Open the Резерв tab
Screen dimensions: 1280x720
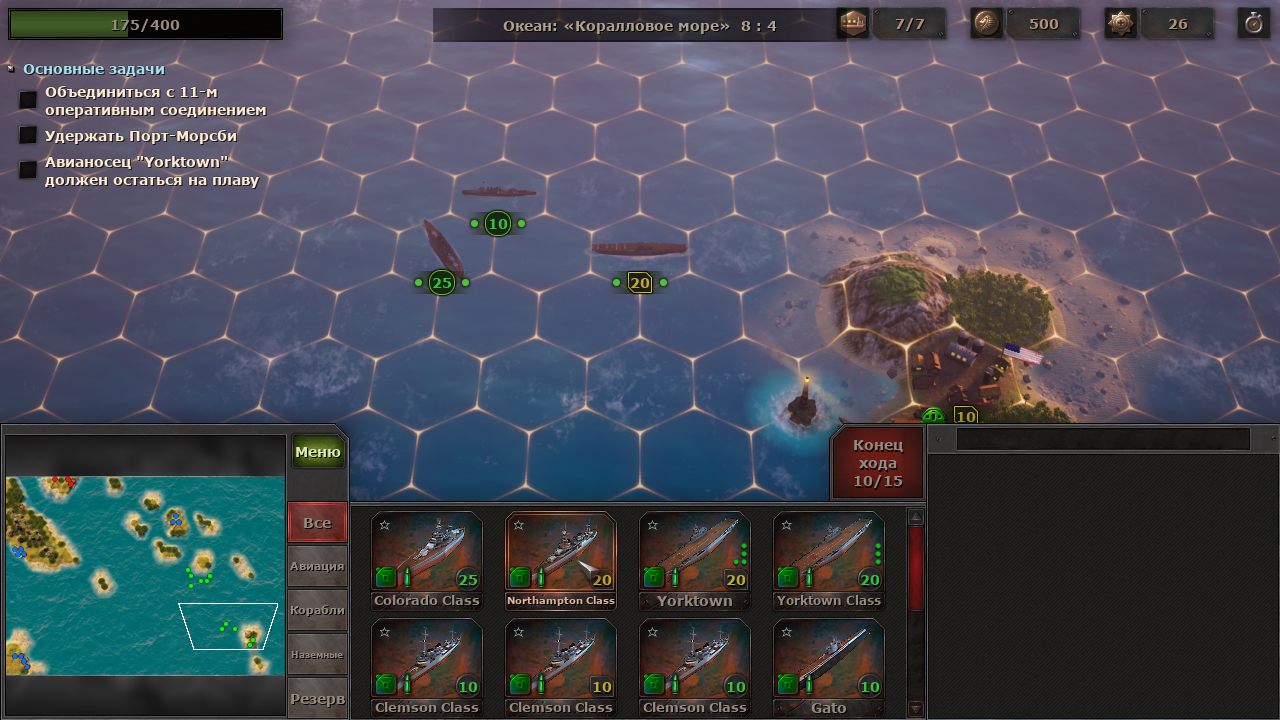pyautogui.click(x=317, y=698)
